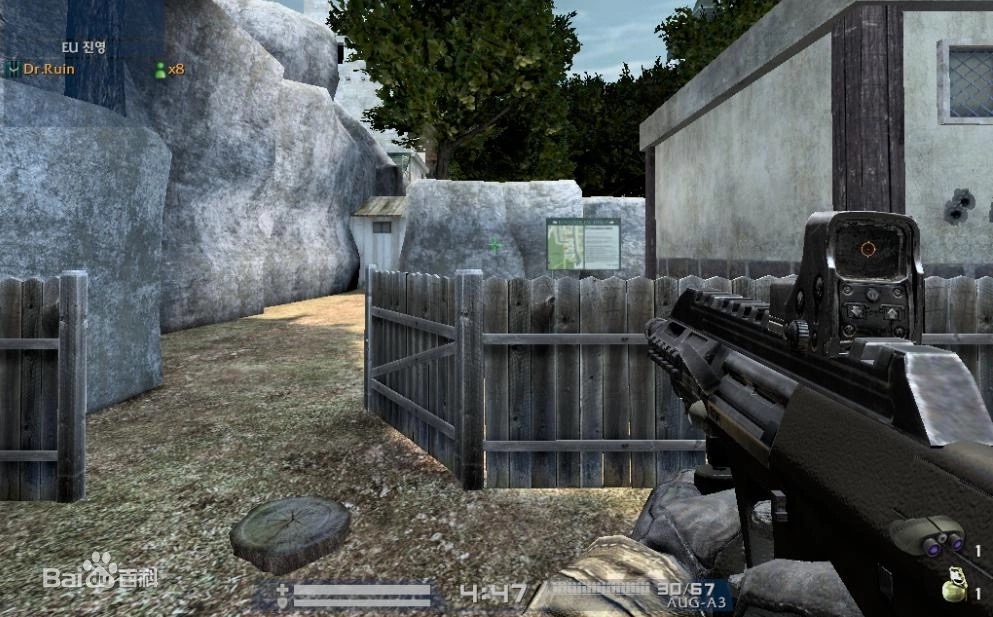Click the green soldier squad count icon
The height and width of the screenshot is (617, 993).
159,69
